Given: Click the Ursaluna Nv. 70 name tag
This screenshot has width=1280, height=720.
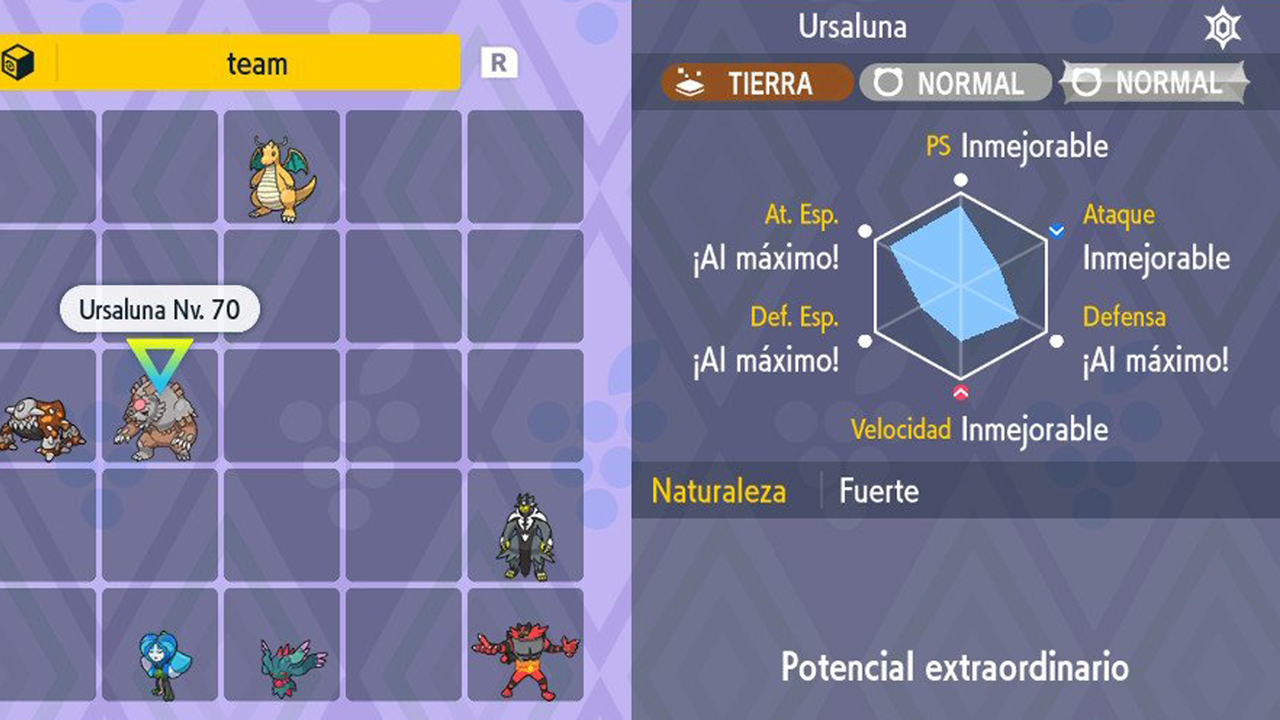Looking at the screenshot, I should pos(158,309).
